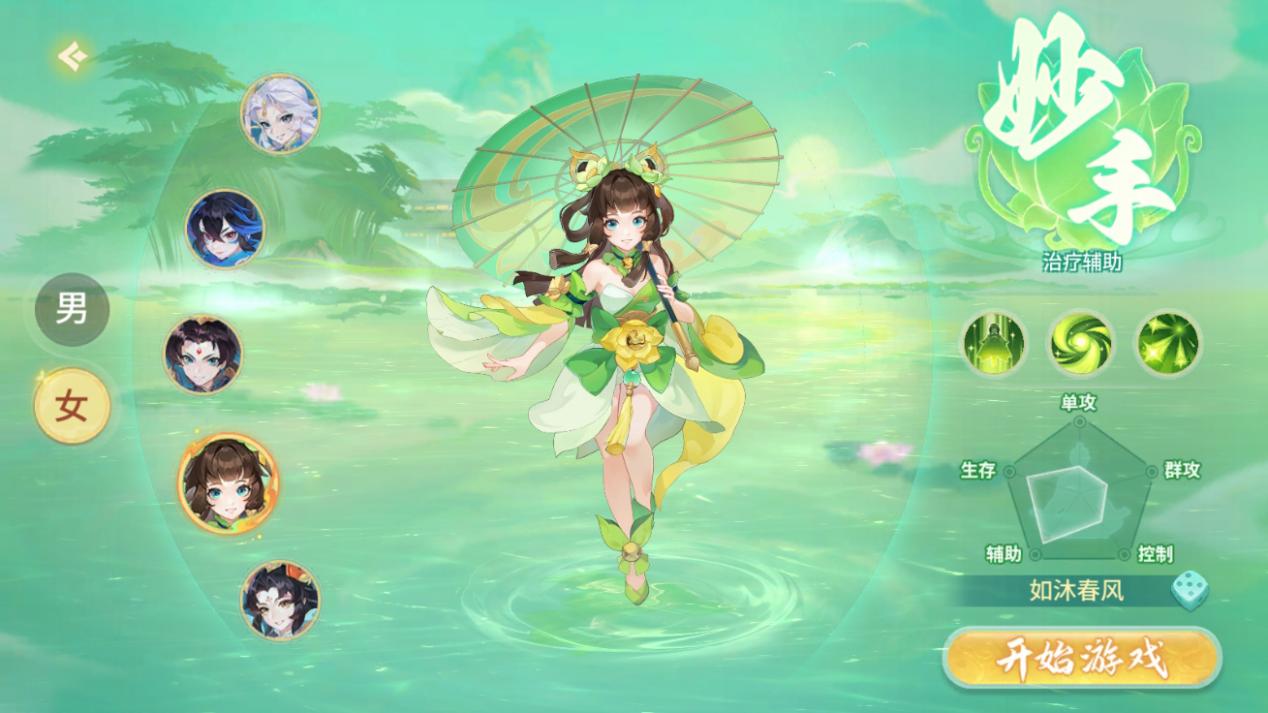View the green burst rays skill icon
Viewport: 1268px width, 713px height.
(x=1168, y=342)
